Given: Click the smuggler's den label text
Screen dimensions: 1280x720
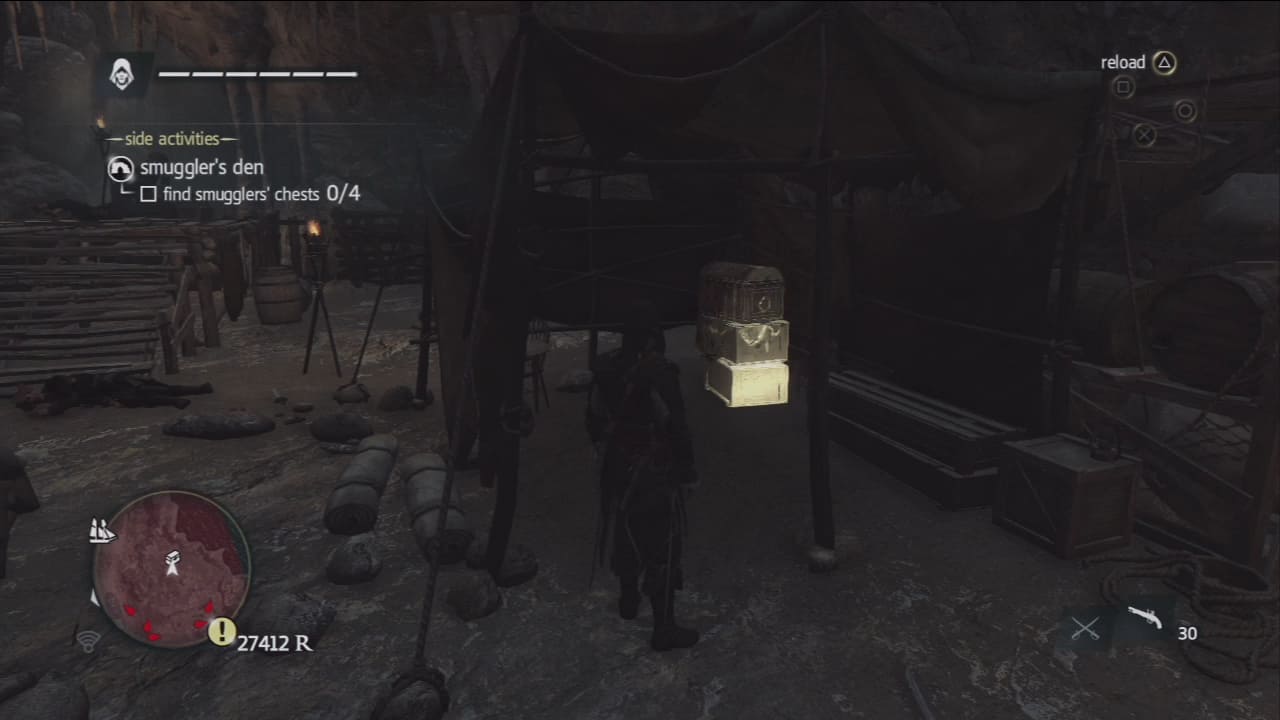Looking at the screenshot, I should click(199, 167).
